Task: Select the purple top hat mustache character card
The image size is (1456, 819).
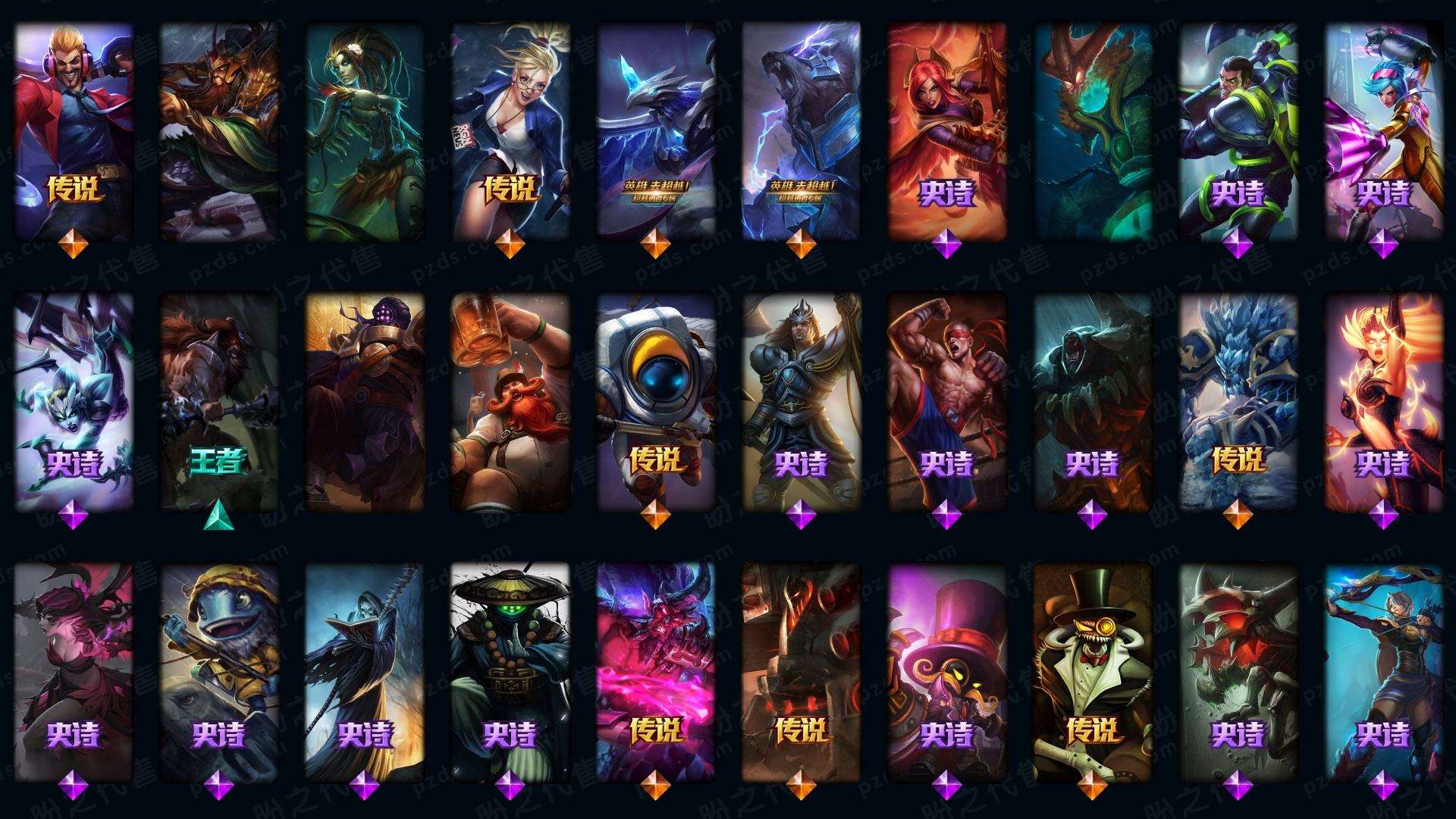Action: point(946,671)
